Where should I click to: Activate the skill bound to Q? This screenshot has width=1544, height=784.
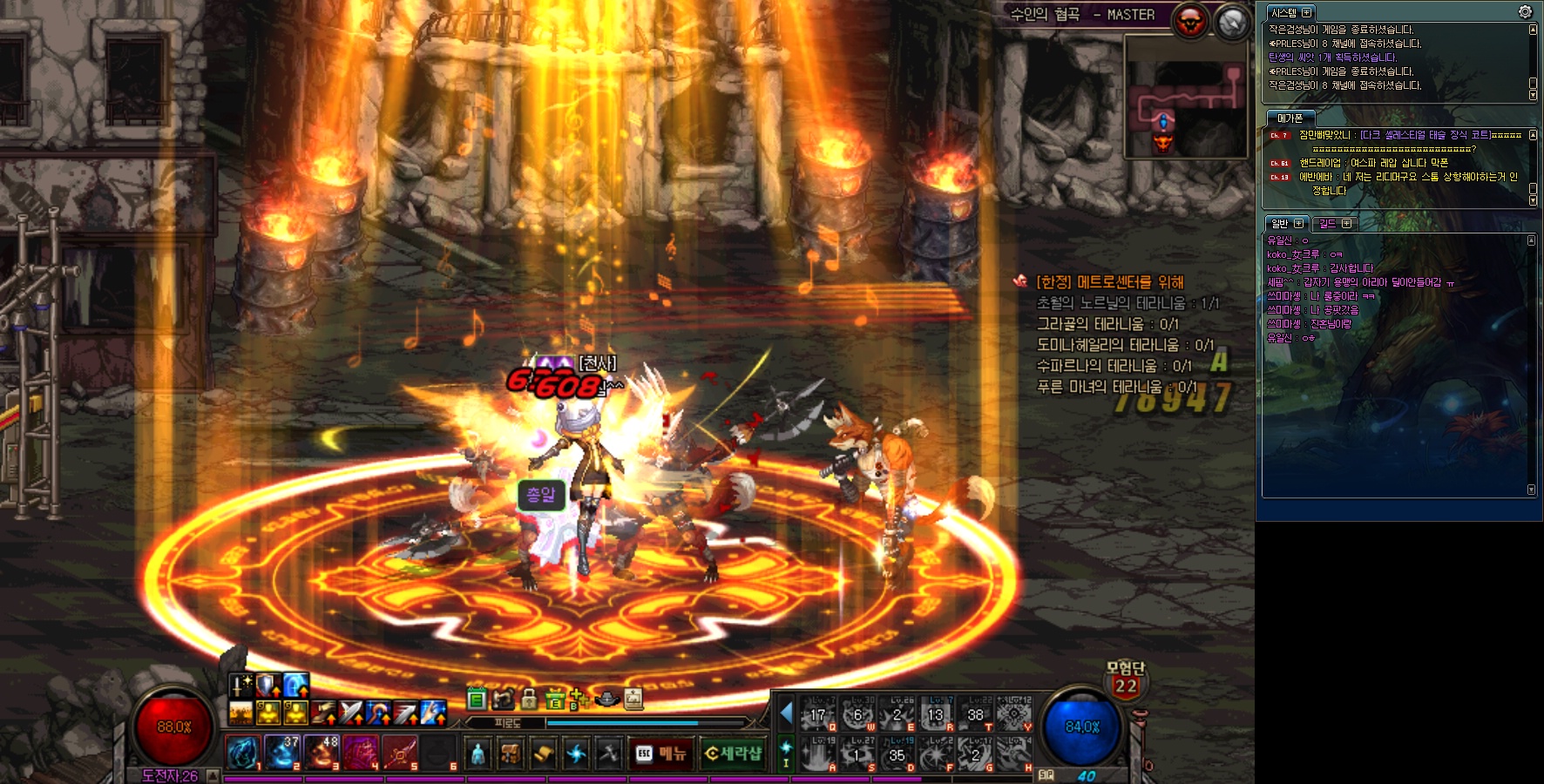[x=817, y=715]
